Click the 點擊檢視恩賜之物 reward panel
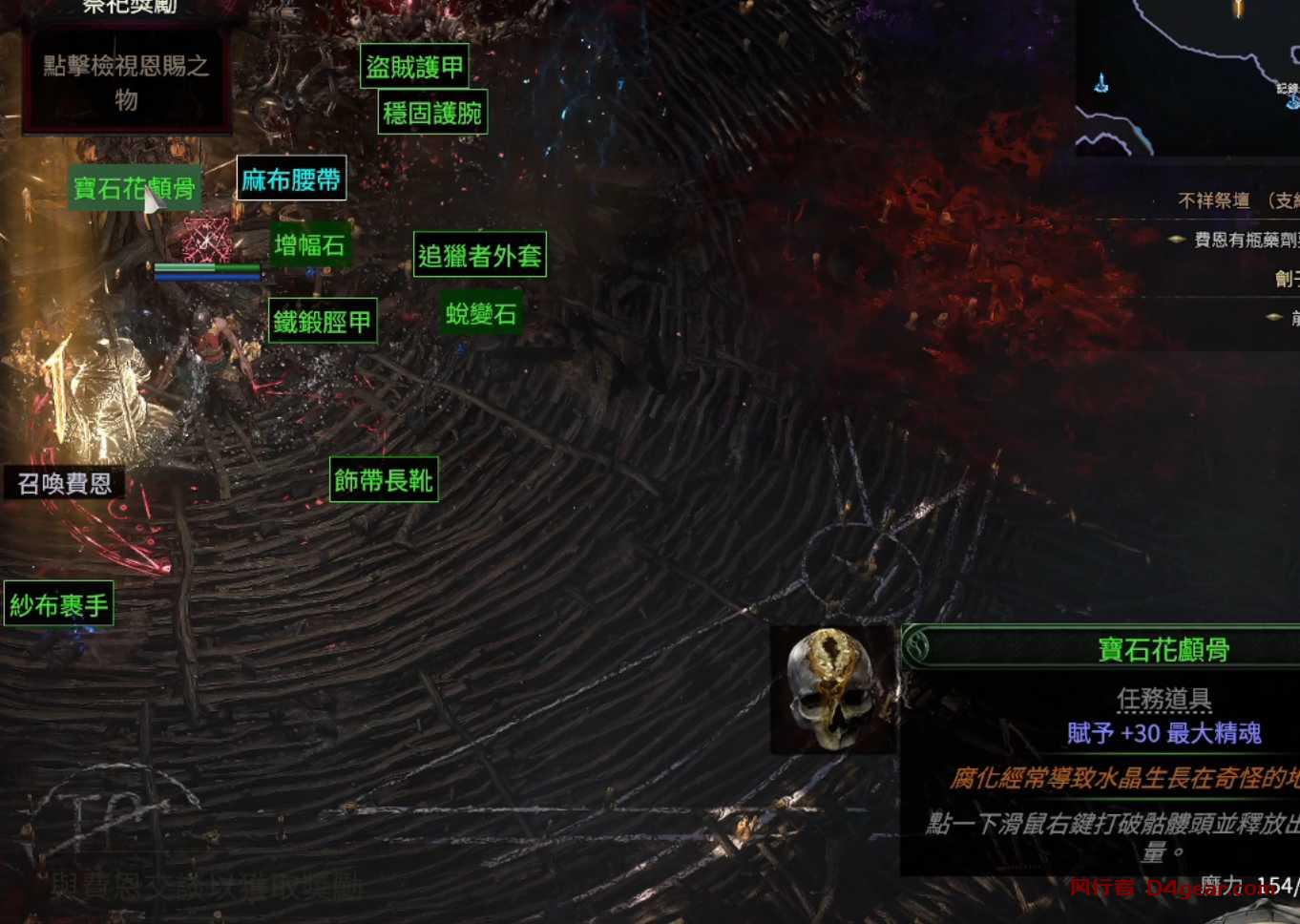 tap(126, 82)
